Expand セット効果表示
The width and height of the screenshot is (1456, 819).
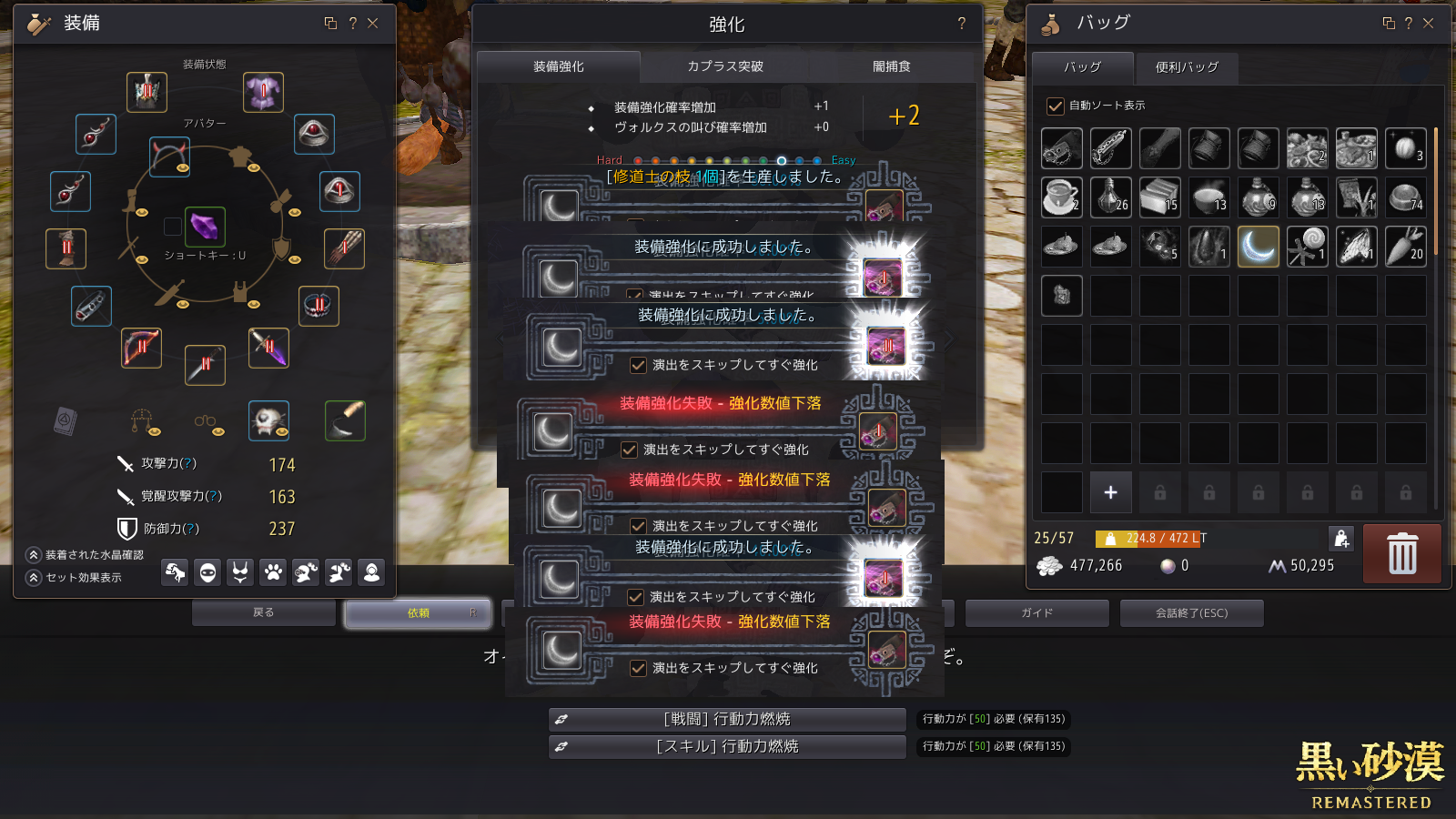[x=35, y=578]
